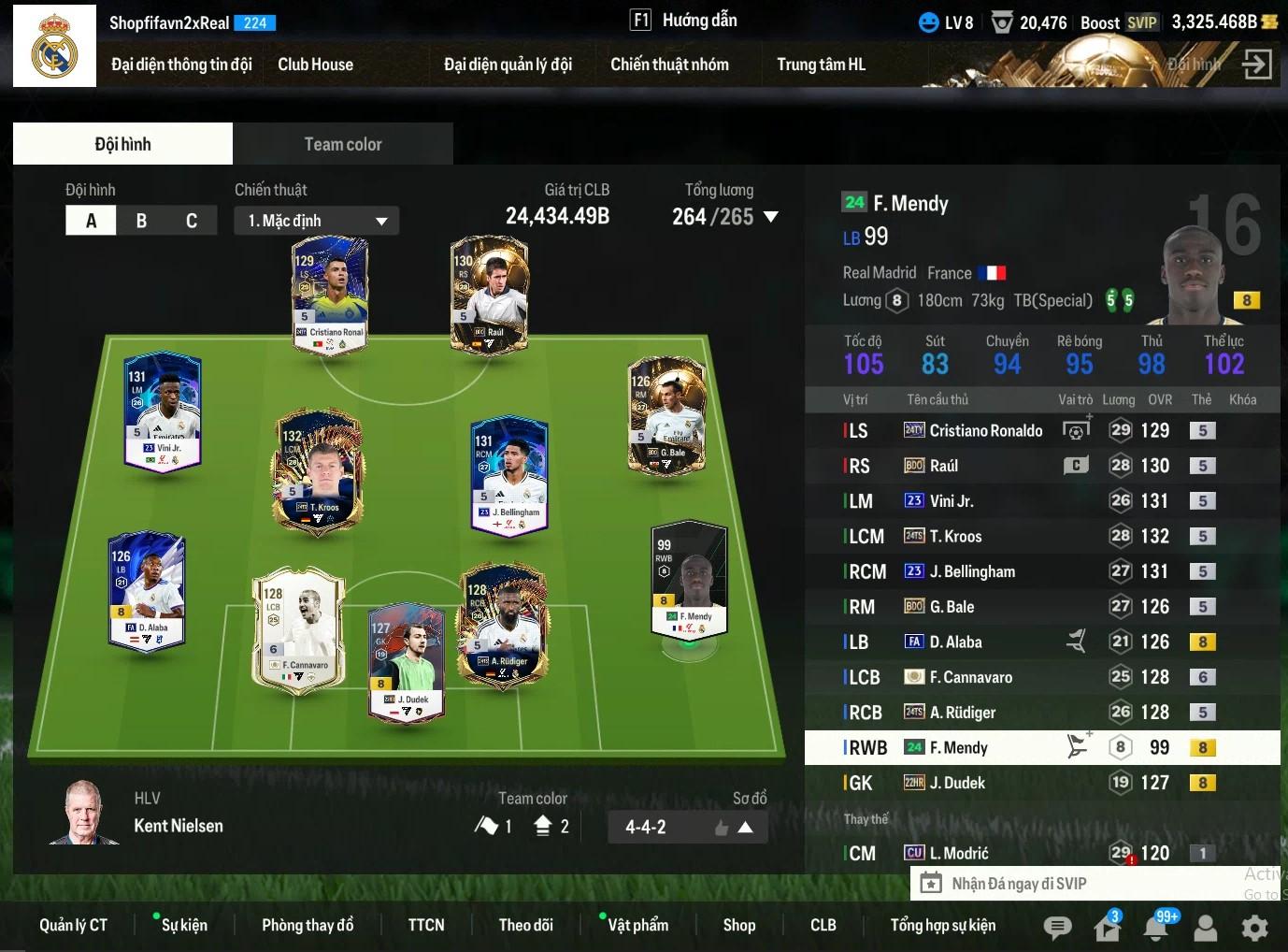
Task: Switch to the Team color tab
Action: [x=342, y=144]
